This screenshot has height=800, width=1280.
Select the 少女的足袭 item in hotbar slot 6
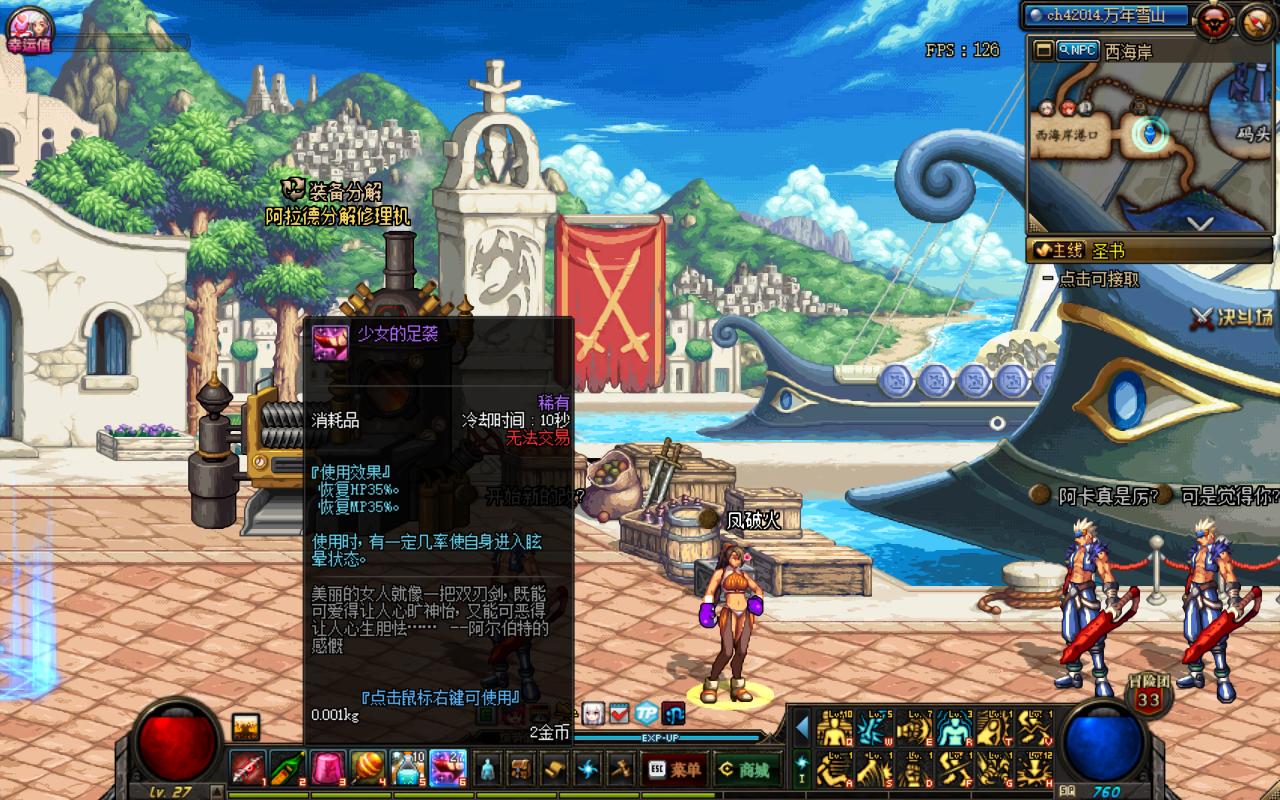point(447,768)
